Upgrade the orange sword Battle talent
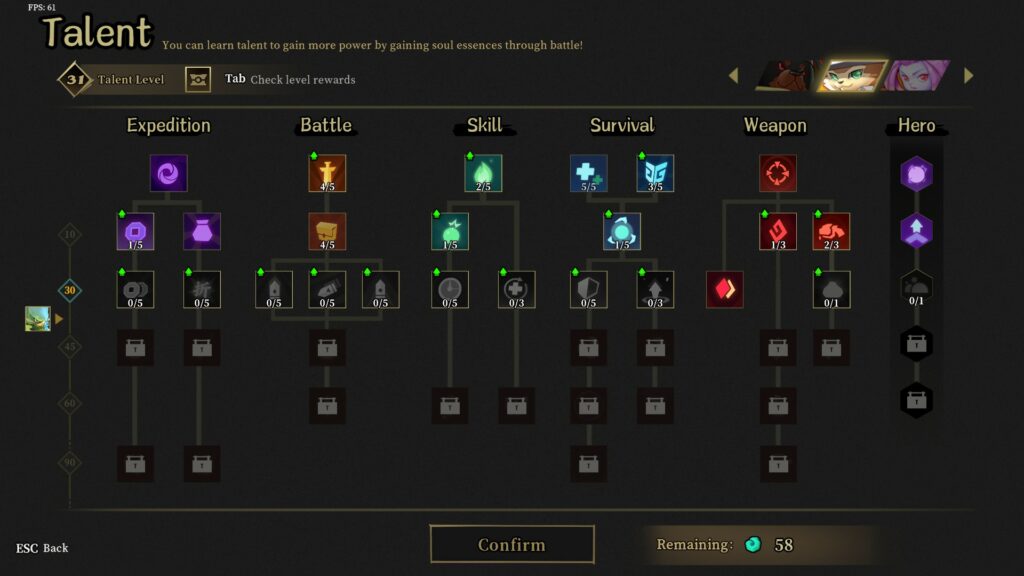This screenshot has width=1024, height=576. pos(327,173)
